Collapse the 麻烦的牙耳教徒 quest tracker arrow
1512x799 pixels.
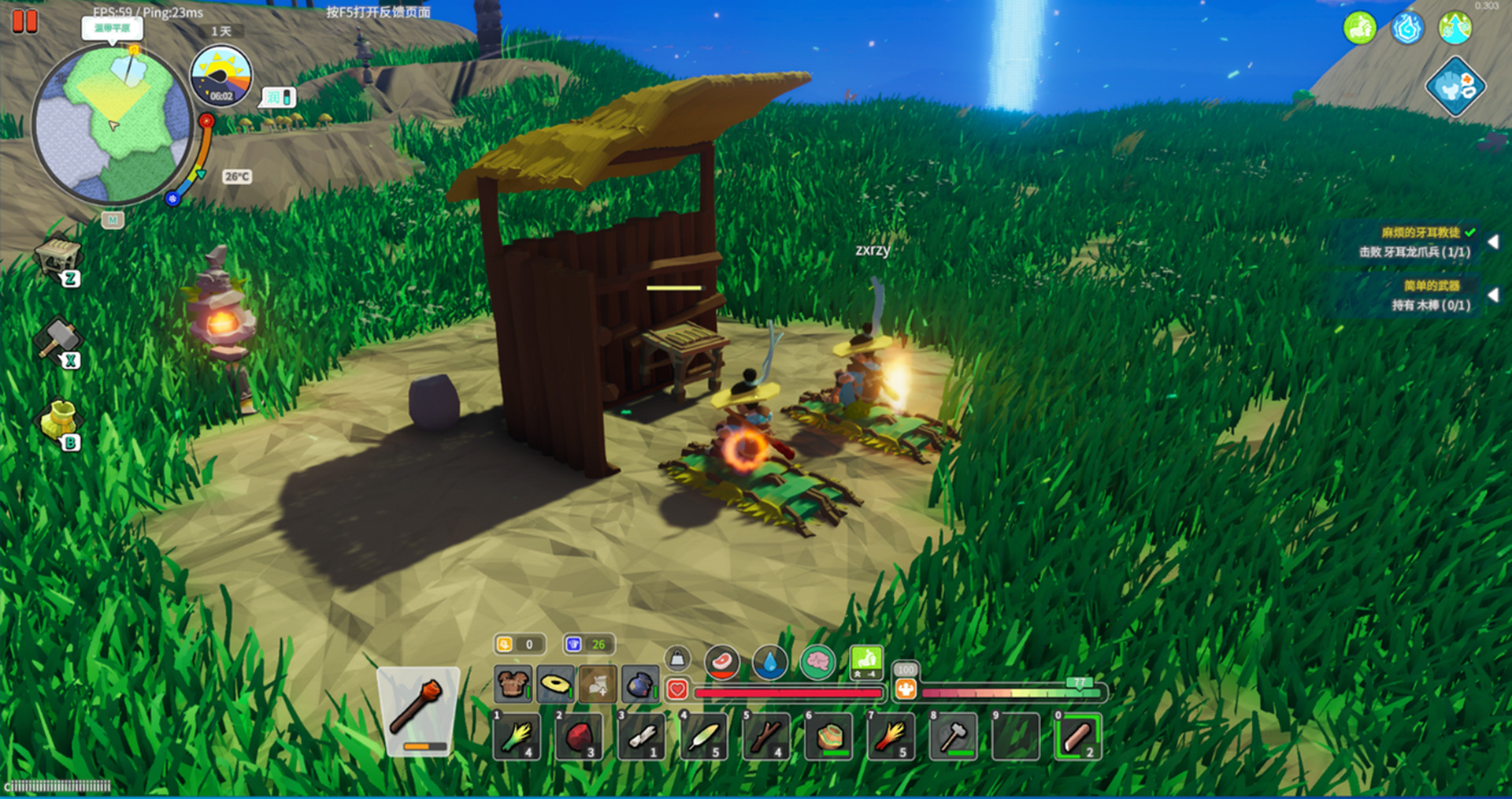click(1492, 242)
